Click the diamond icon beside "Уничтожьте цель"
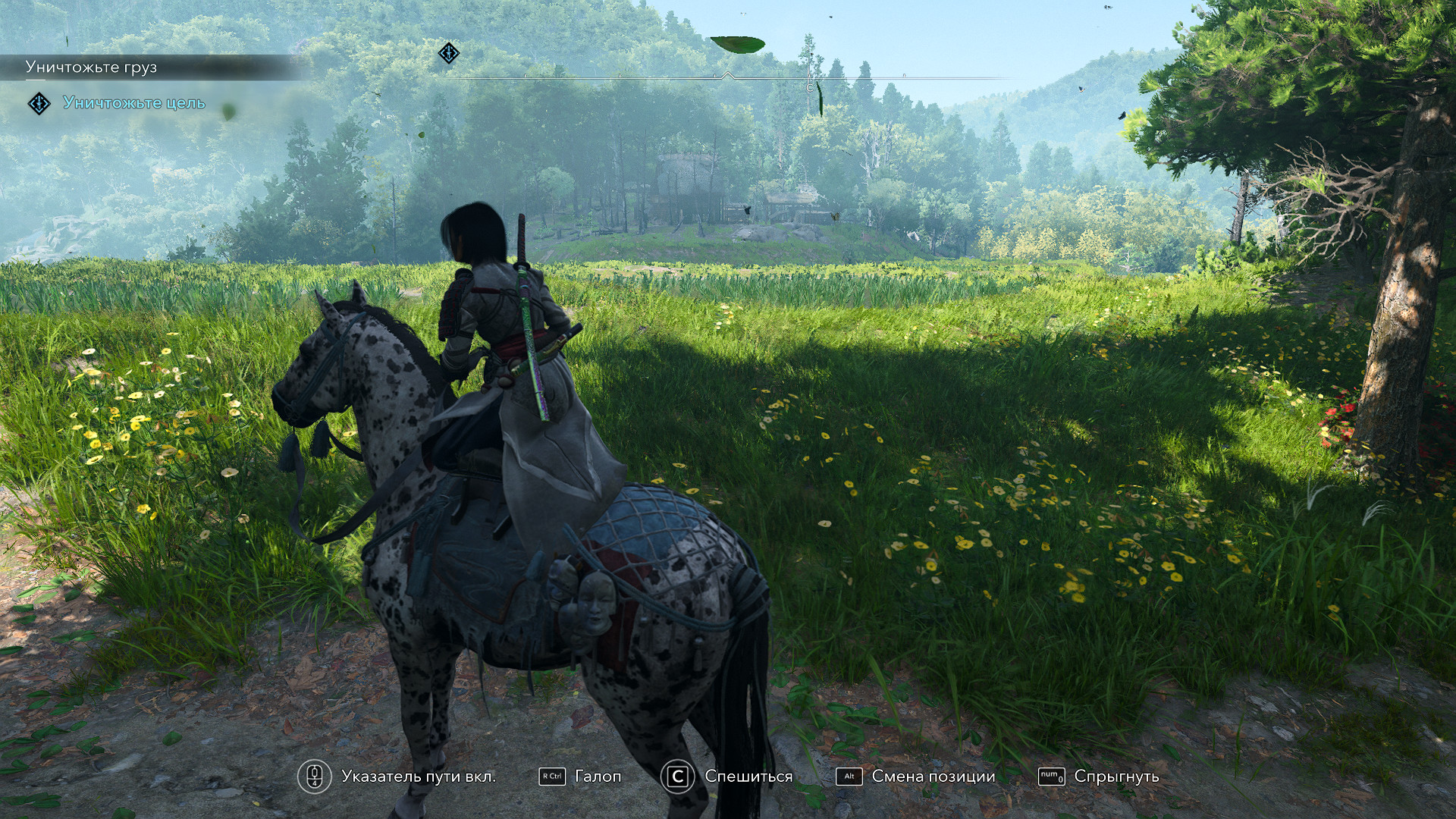This screenshot has width=1456, height=819. click(39, 103)
